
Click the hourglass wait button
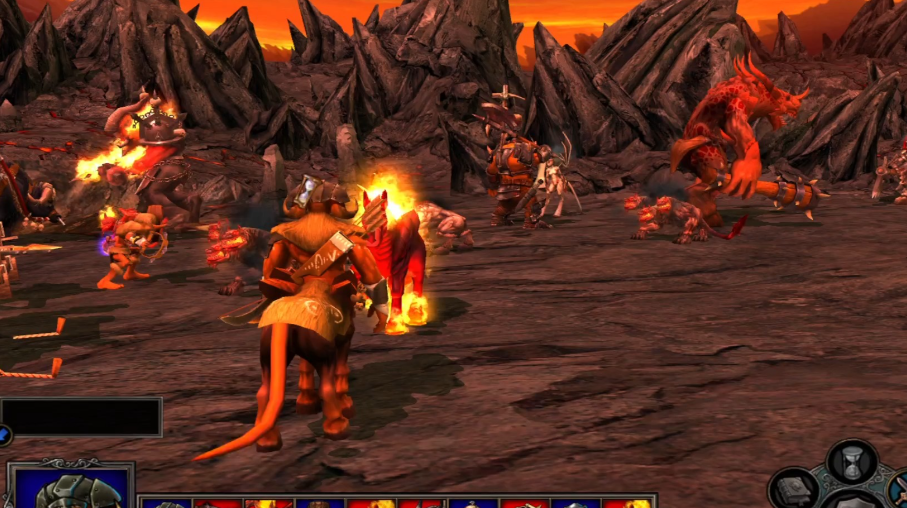pos(852,462)
